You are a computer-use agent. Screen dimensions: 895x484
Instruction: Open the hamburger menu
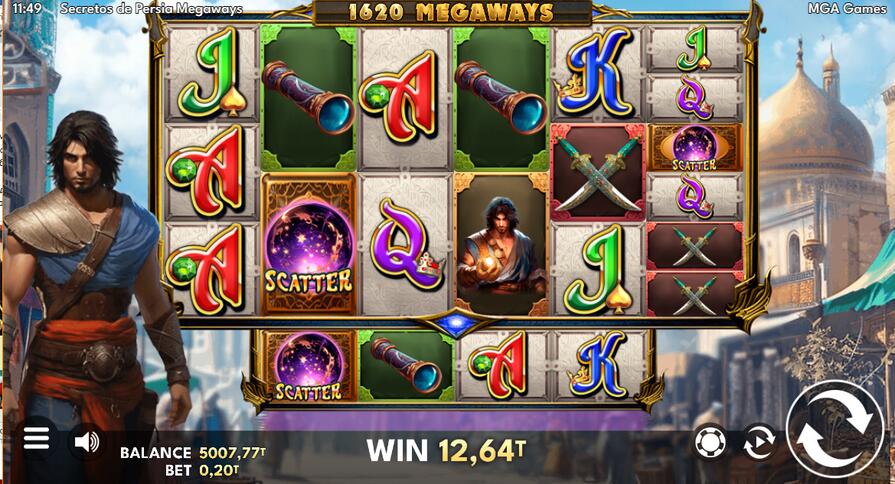[x=36, y=439]
